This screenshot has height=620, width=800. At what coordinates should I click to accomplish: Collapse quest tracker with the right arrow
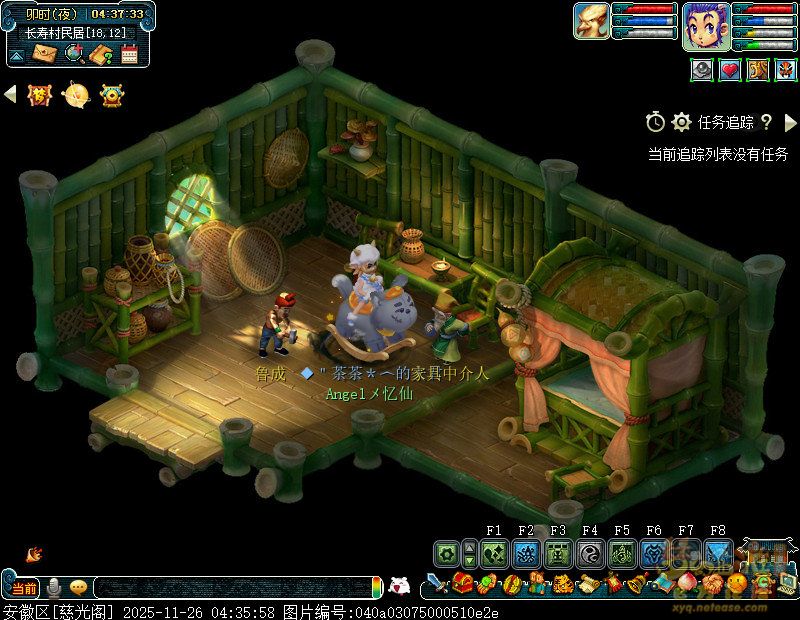coord(790,122)
